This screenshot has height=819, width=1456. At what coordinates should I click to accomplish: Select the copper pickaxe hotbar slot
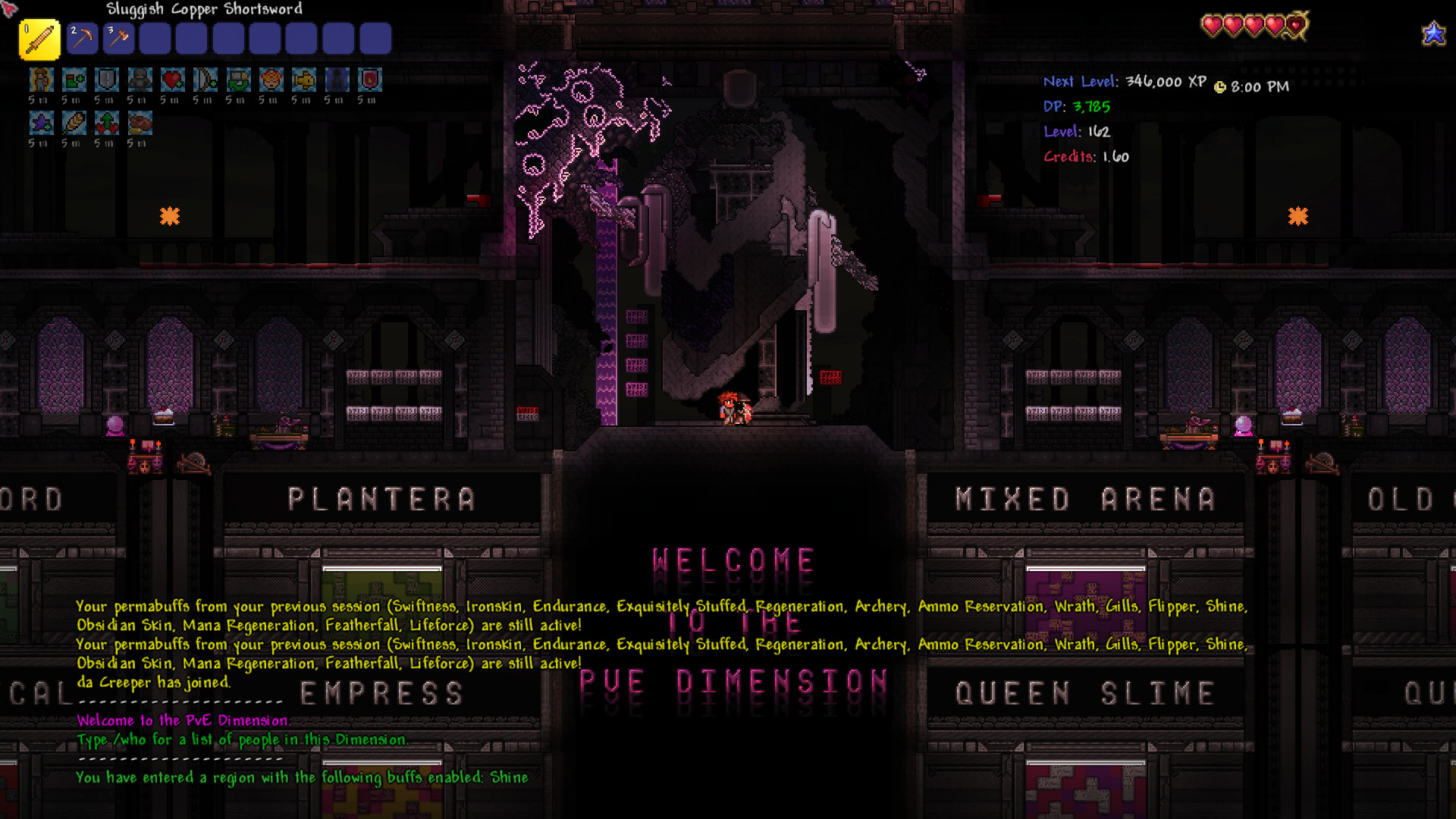[82, 39]
